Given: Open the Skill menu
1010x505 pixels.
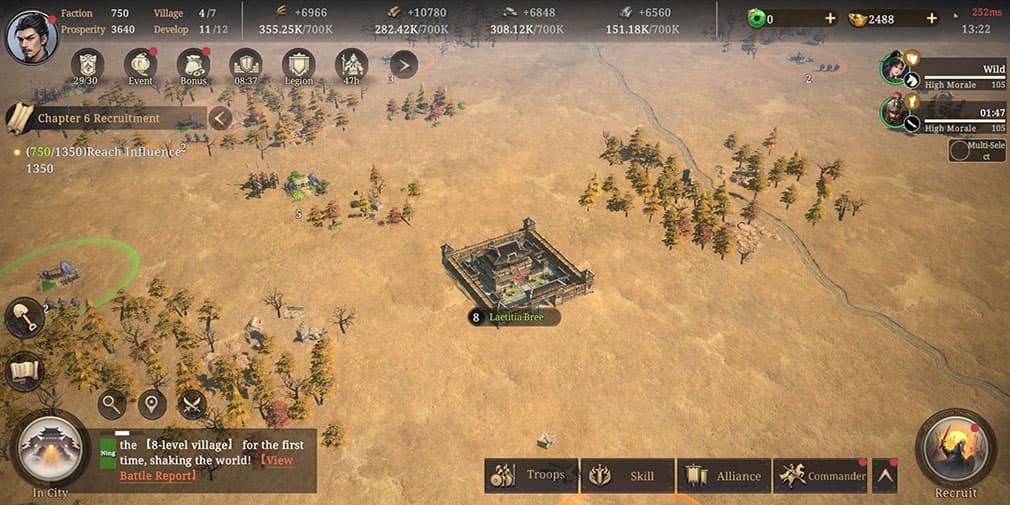Looking at the screenshot, I should coord(625,476).
